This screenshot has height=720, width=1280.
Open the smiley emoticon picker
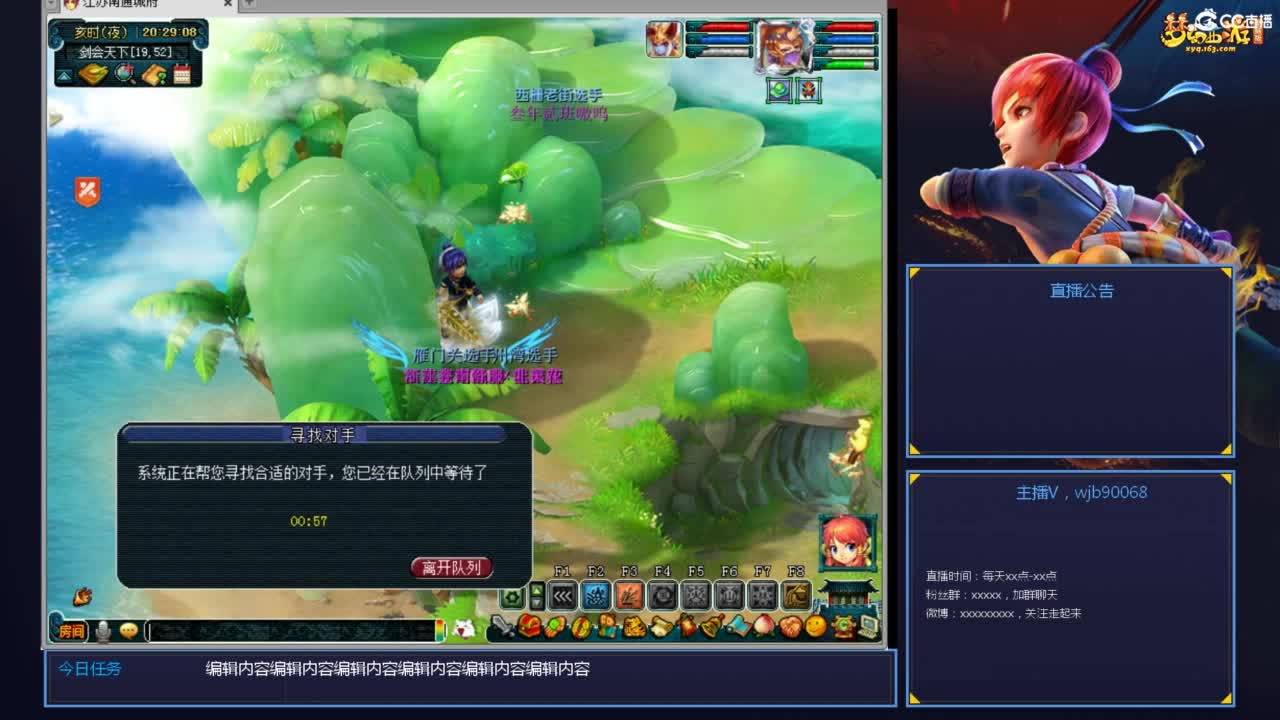[128, 630]
